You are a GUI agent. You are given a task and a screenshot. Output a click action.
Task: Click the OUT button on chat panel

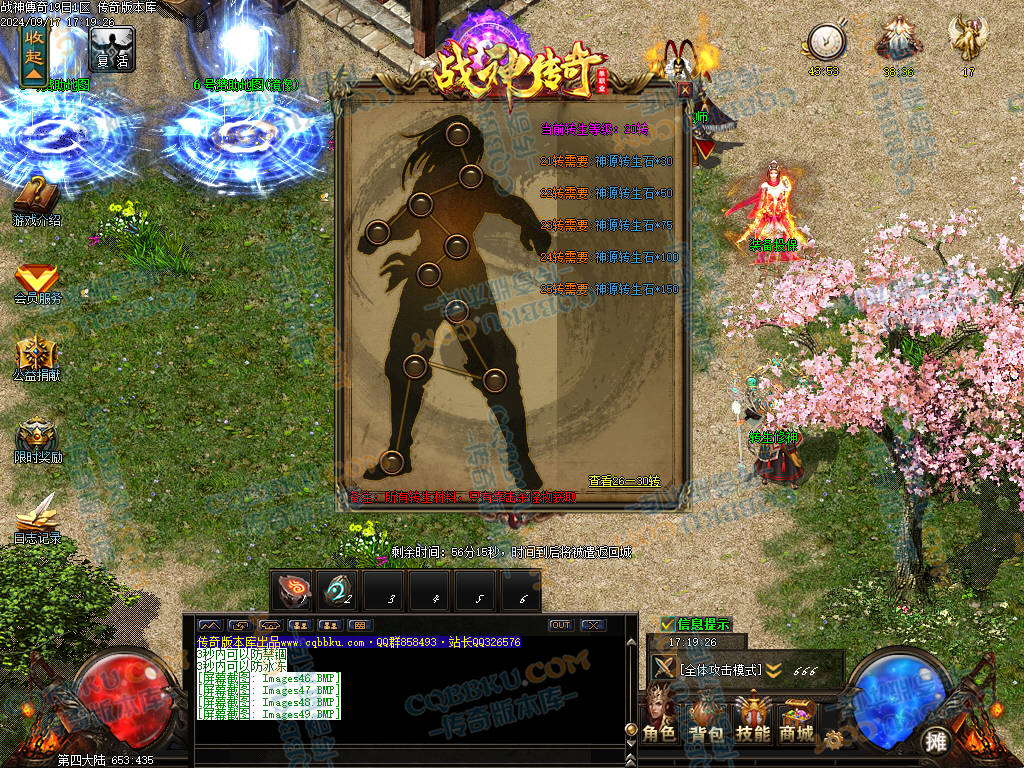[x=561, y=625]
